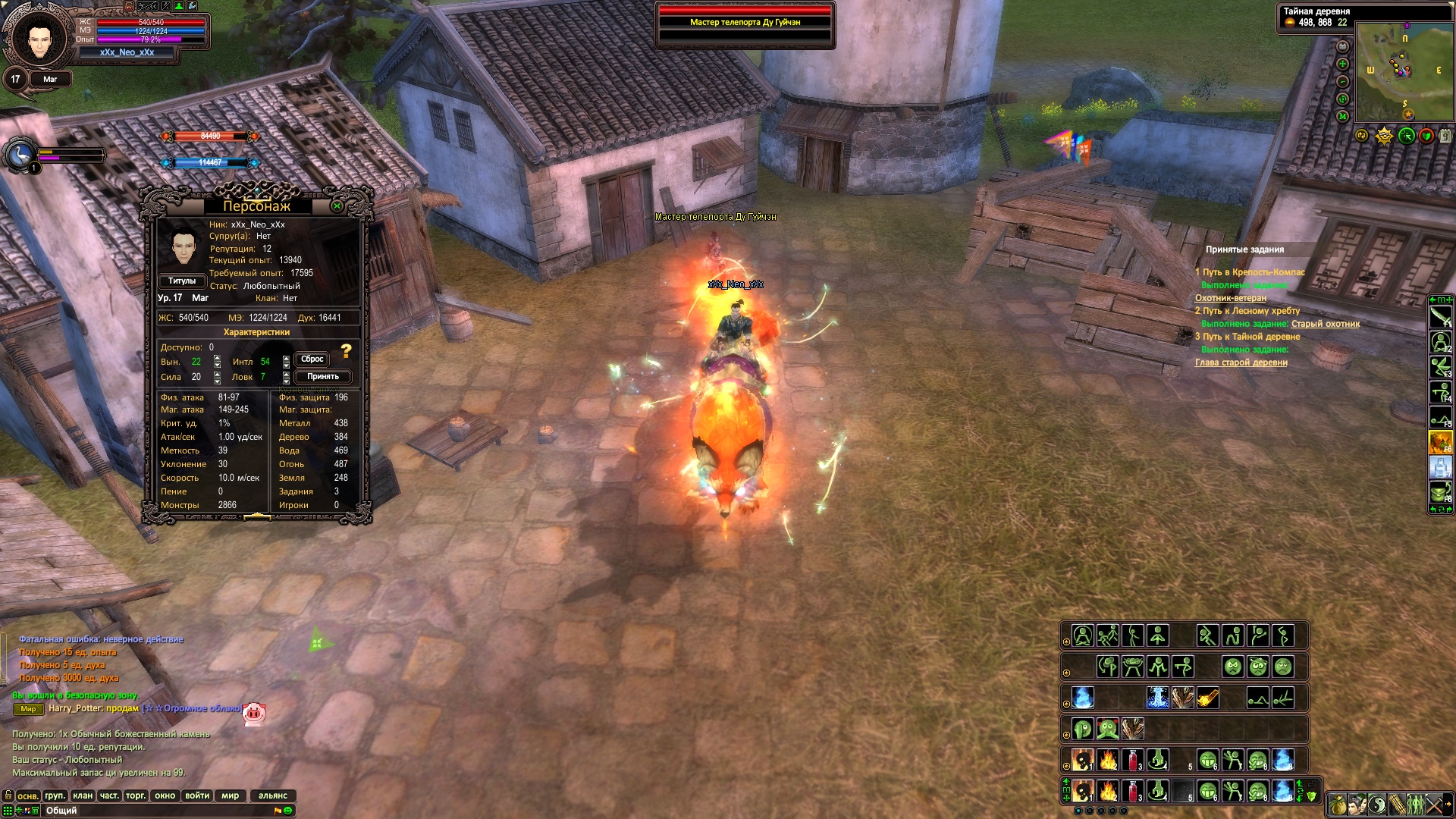Open the calendar icon below the minimap
Screen dimensions: 1456x819
point(1445,136)
